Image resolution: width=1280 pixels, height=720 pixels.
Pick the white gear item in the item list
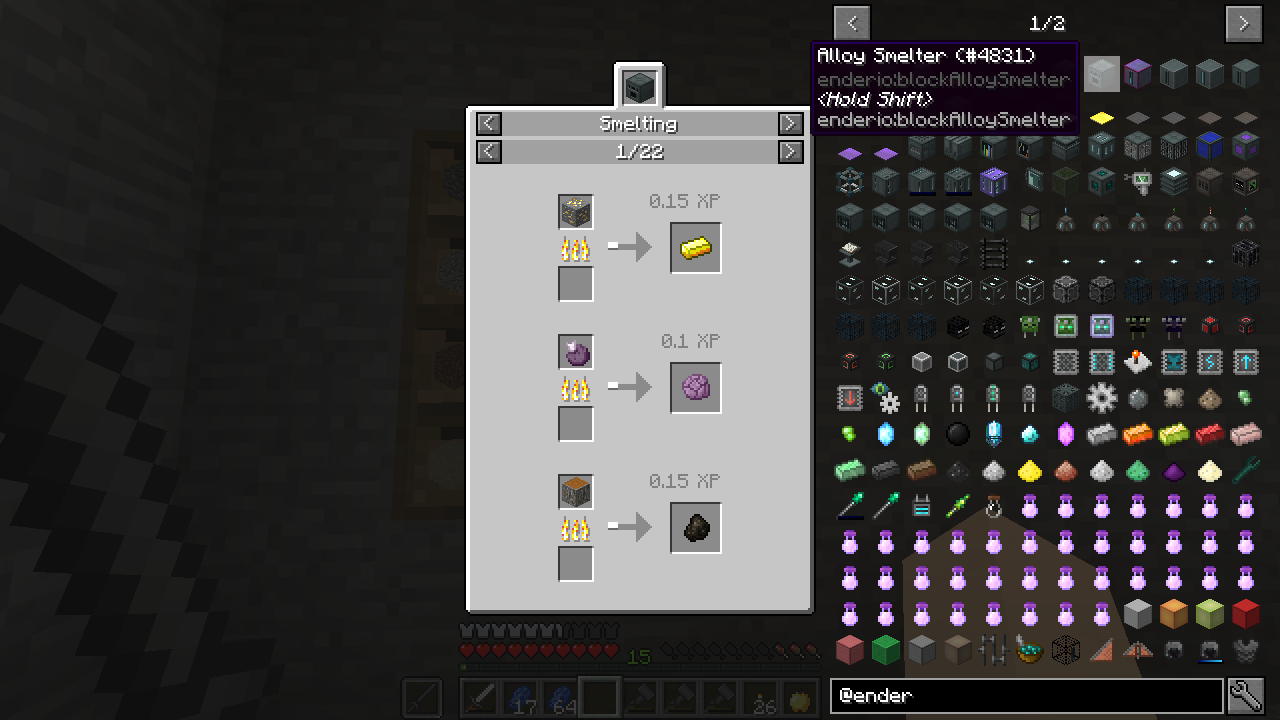(1101, 398)
